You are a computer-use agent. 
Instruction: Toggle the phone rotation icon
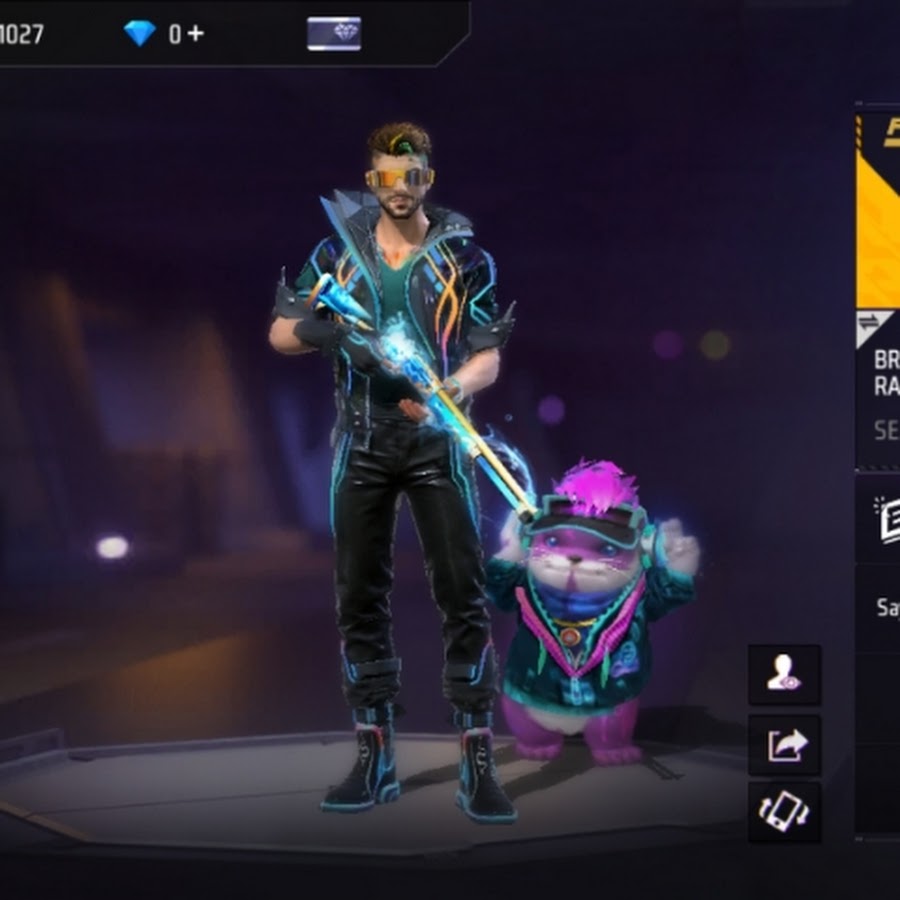coord(784,811)
